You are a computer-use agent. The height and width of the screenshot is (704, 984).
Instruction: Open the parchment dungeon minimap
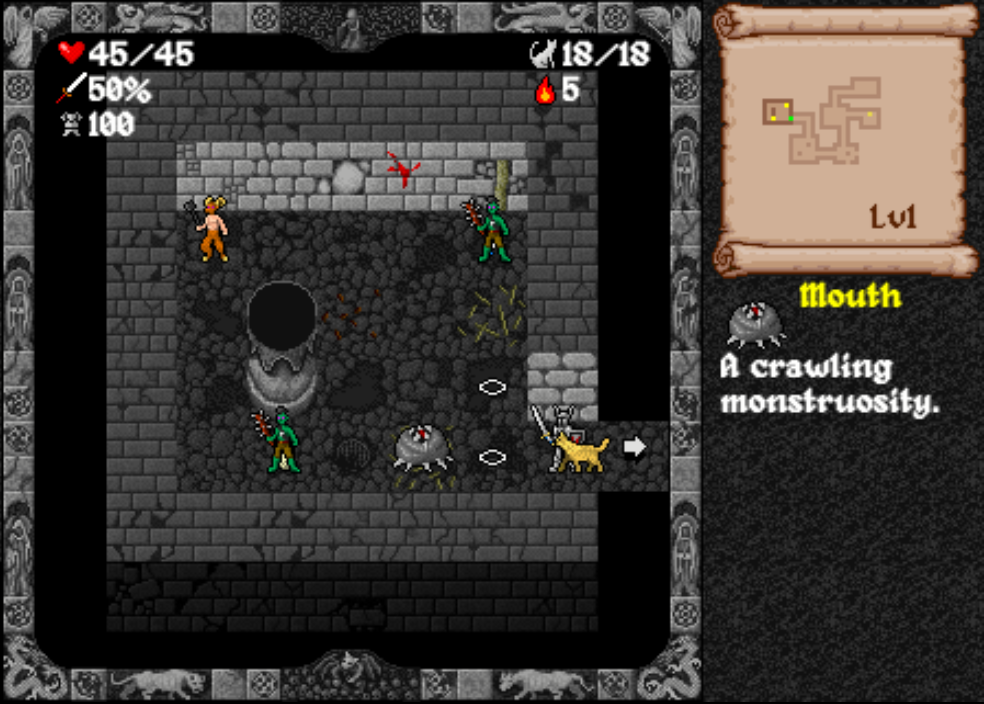(843, 140)
